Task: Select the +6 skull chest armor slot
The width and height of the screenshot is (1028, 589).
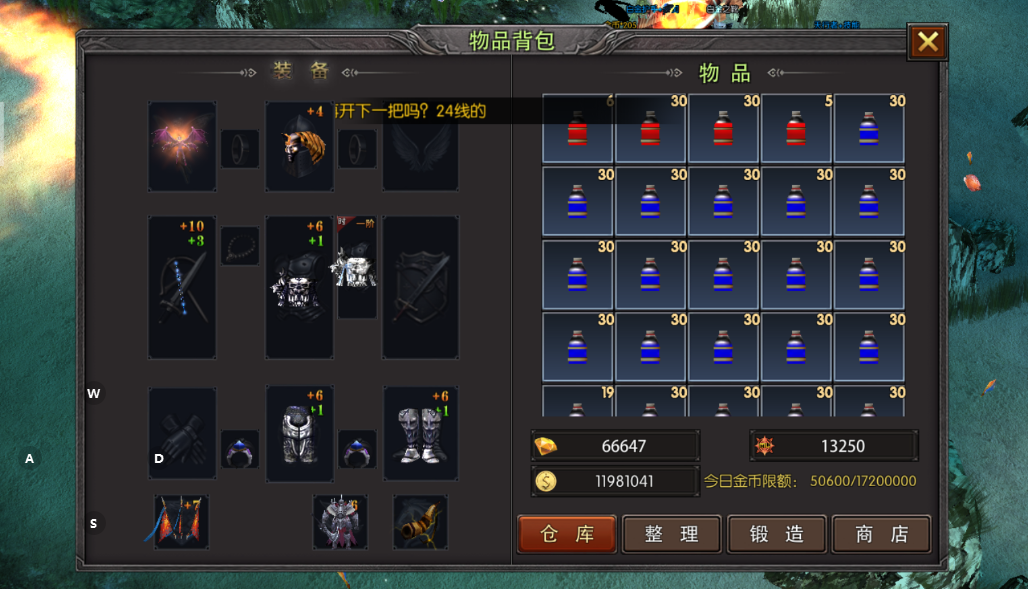Action: tap(297, 288)
